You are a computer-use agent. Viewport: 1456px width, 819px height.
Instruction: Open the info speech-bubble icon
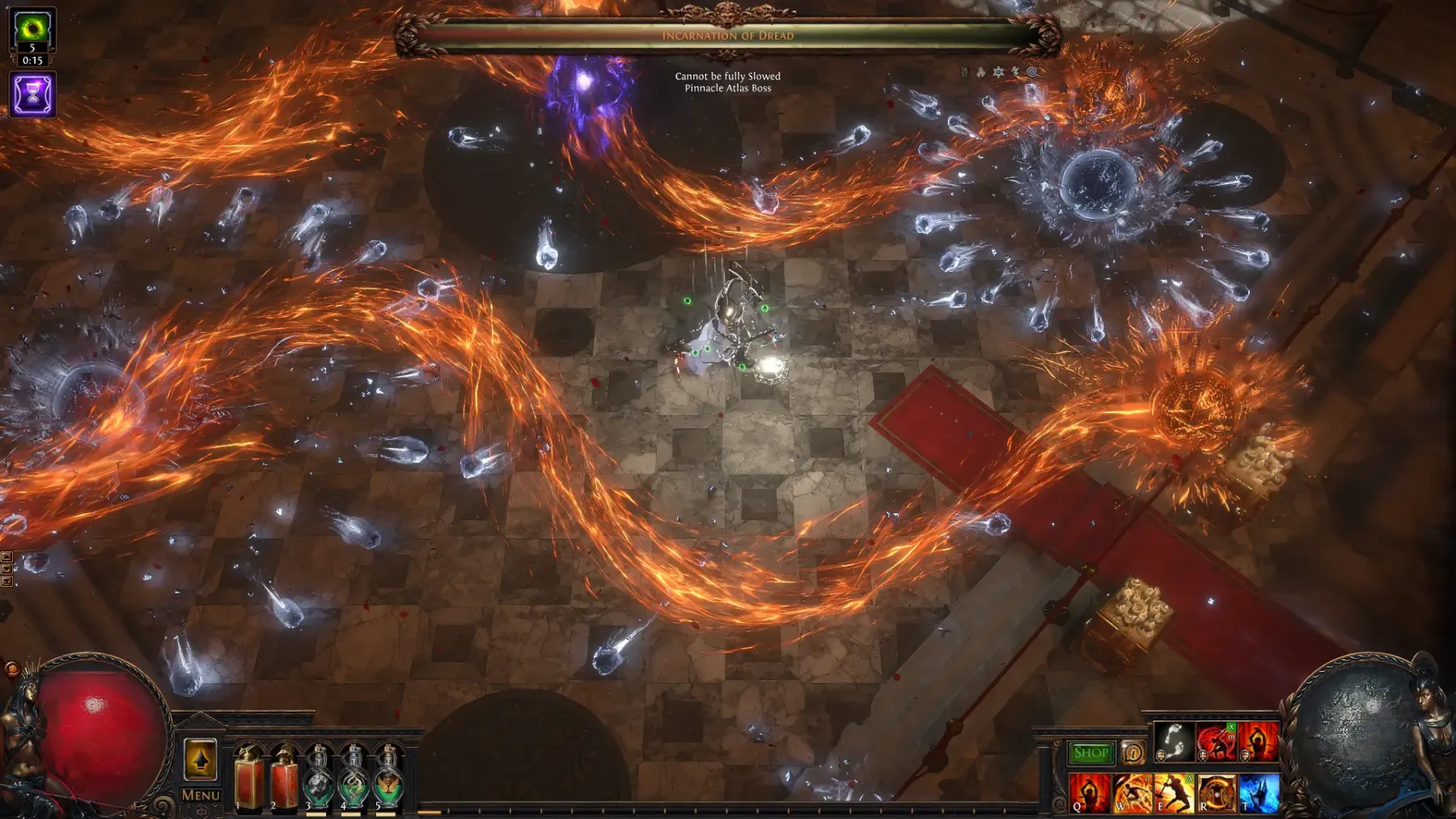1133,753
